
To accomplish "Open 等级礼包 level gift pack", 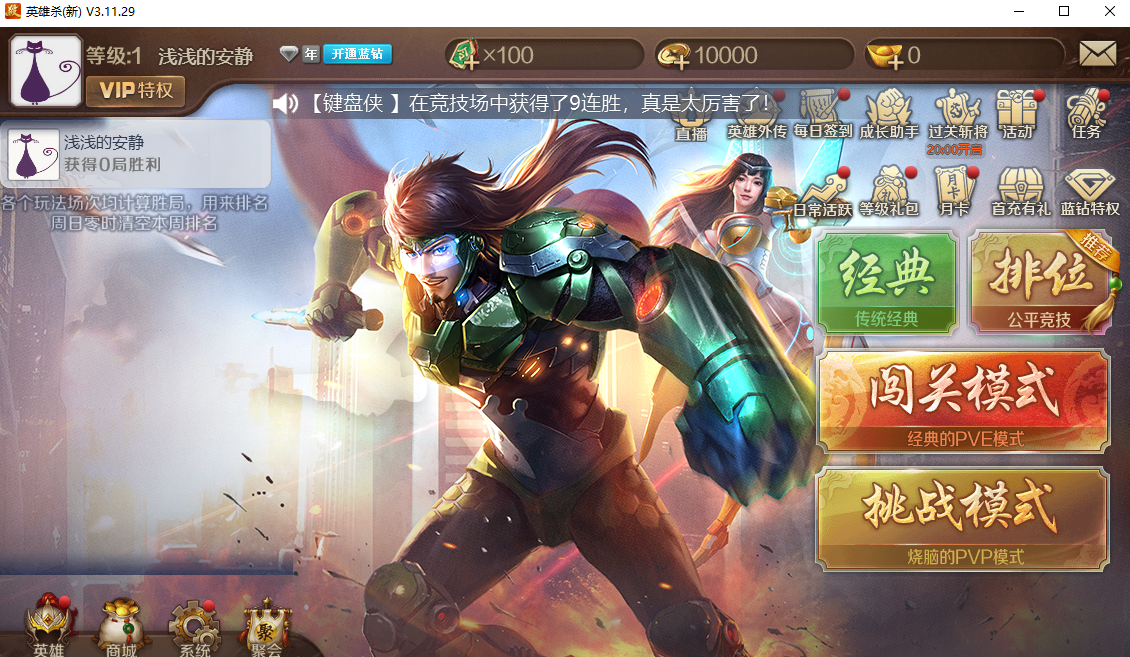I will [889, 190].
